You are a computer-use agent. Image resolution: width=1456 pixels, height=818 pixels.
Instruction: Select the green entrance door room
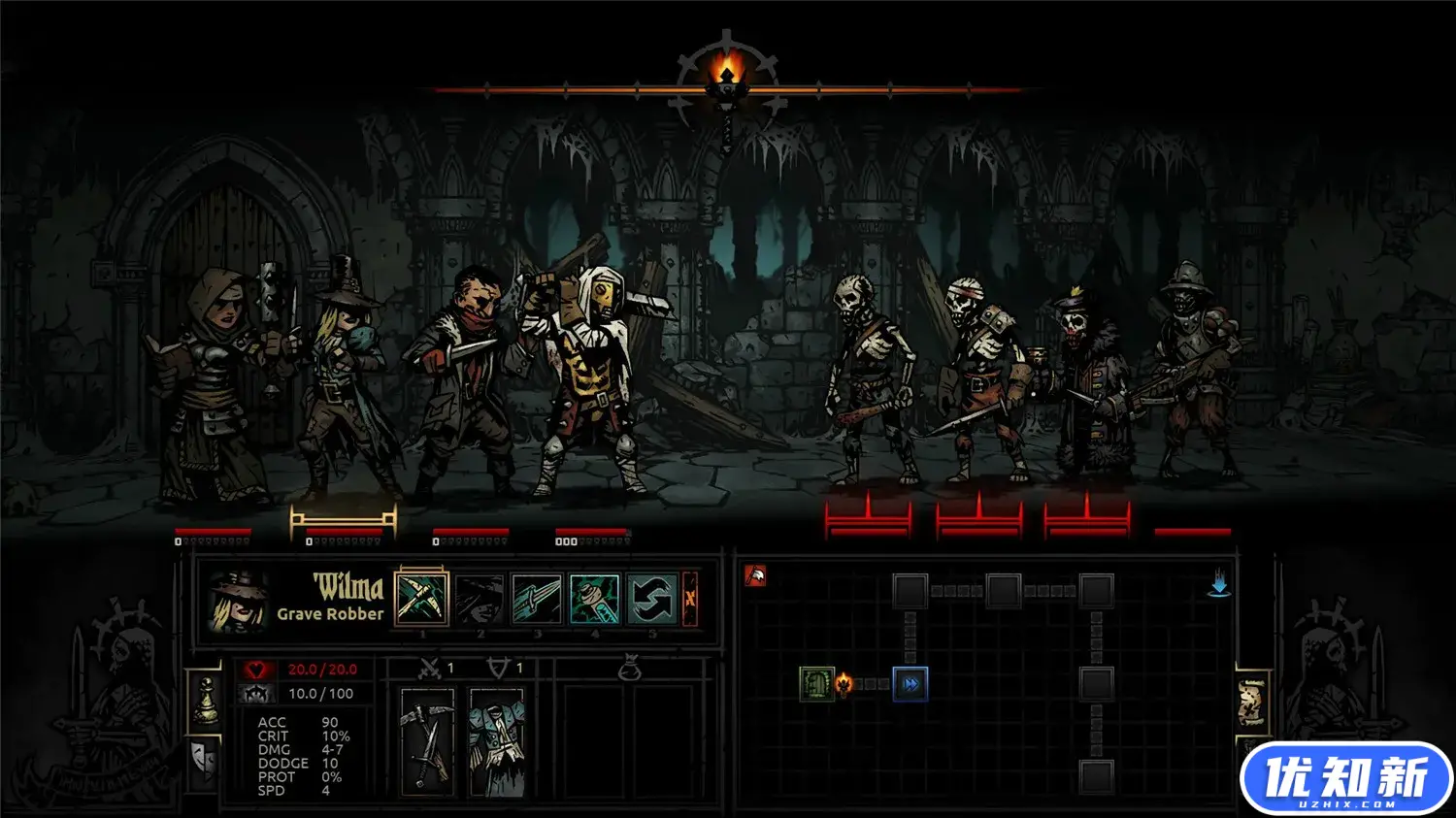pos(816,684)
